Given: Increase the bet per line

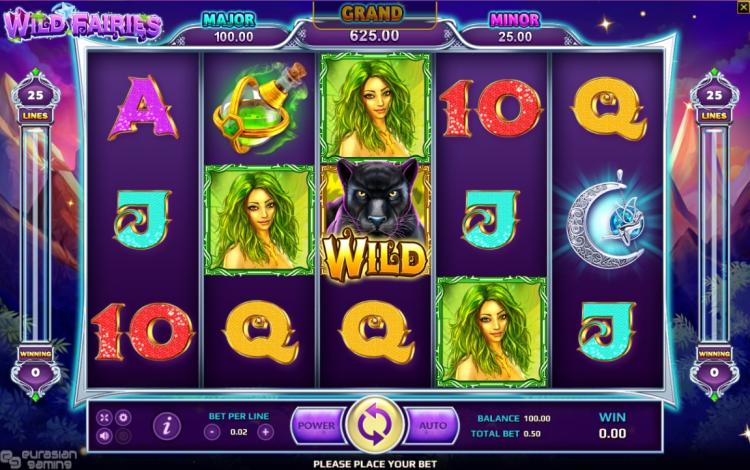Looking at the screenshot, I should pos(265,432).
